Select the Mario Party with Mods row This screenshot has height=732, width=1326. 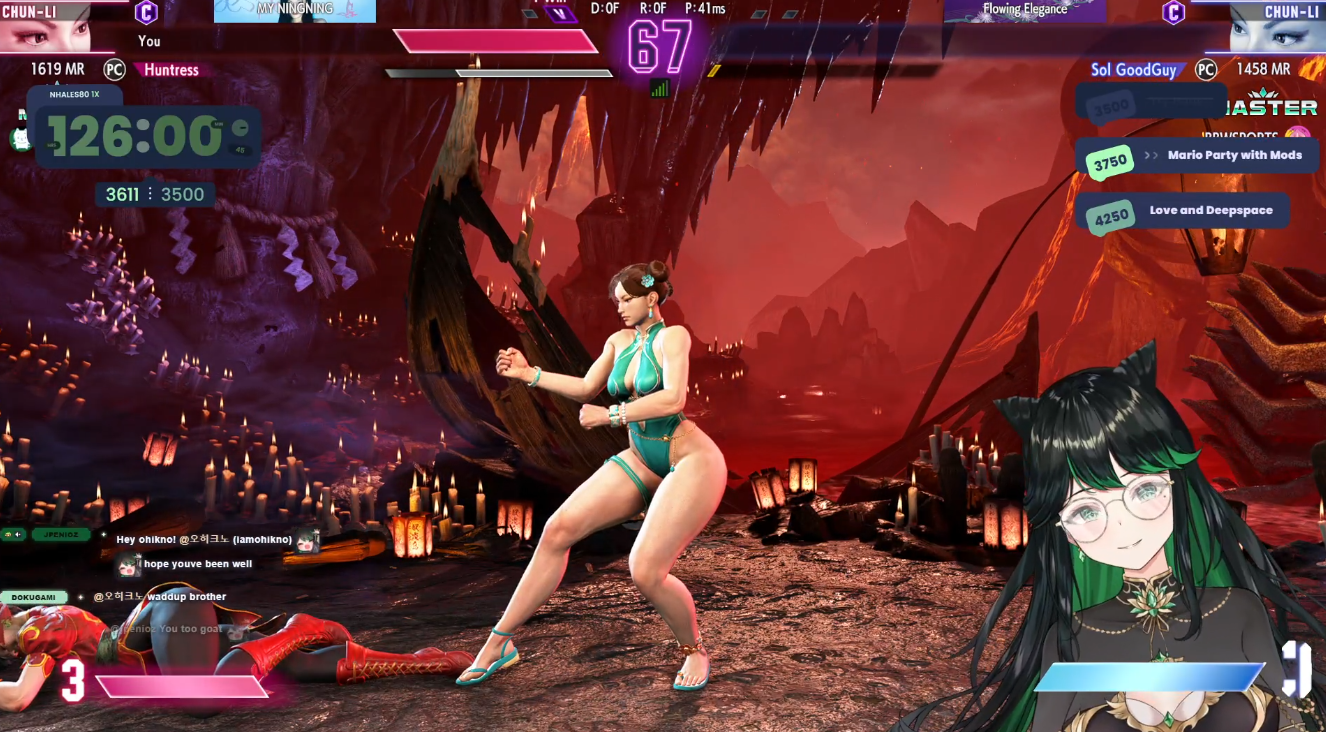pos(1198,156)
